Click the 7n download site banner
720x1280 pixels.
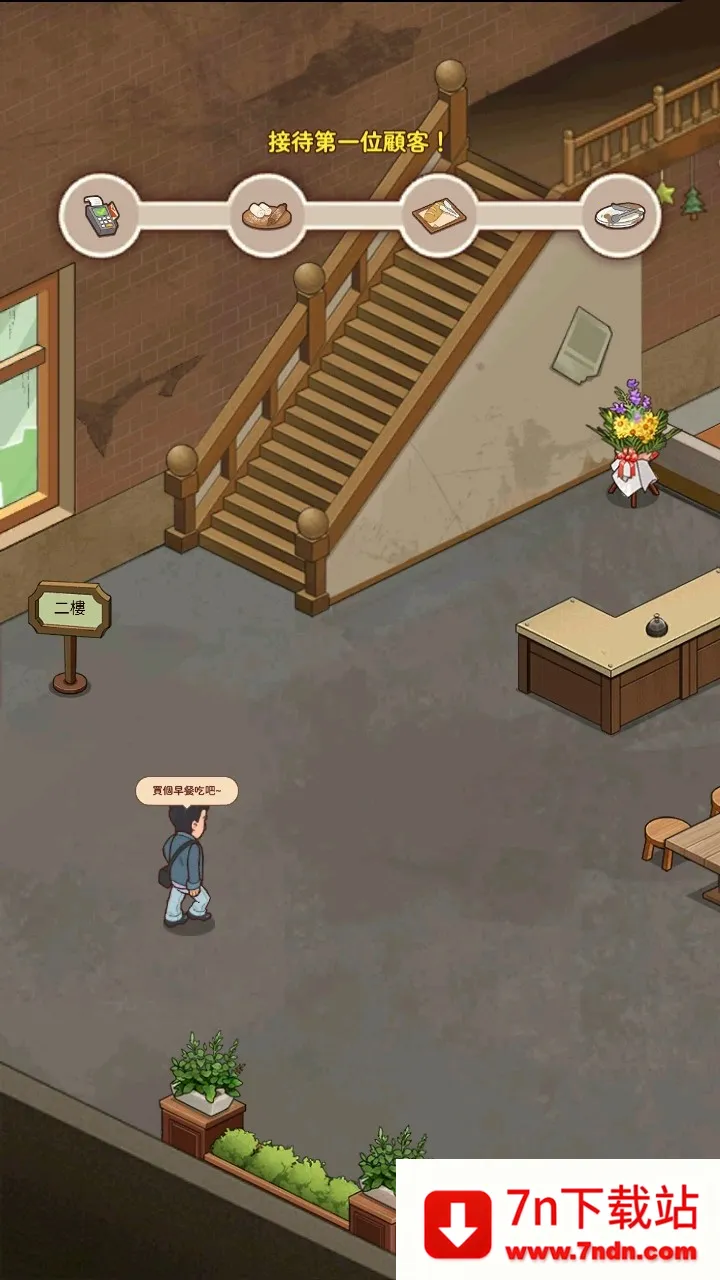click(558, 1220)
